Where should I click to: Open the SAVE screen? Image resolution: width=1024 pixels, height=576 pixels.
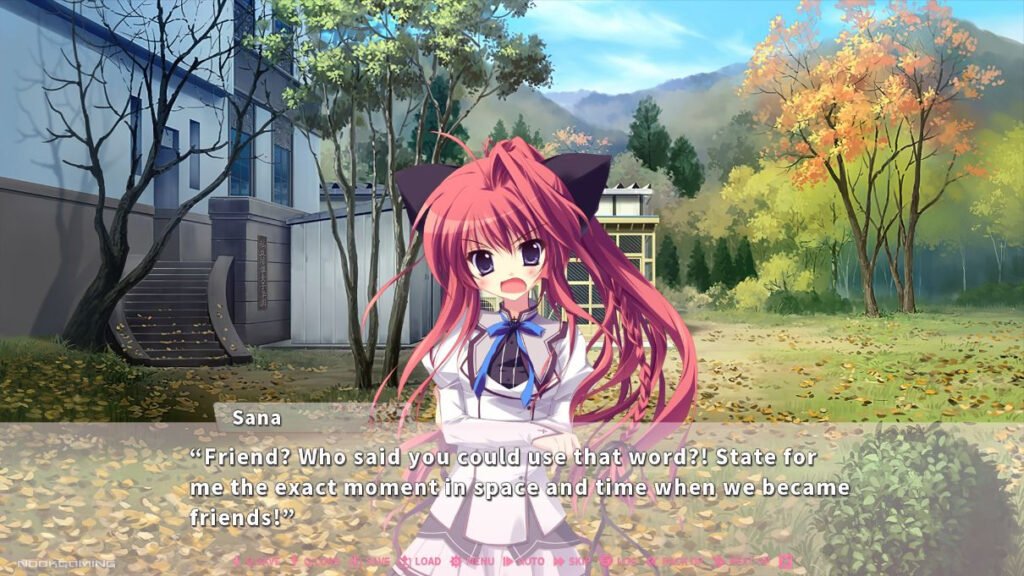tap(372, 561)
